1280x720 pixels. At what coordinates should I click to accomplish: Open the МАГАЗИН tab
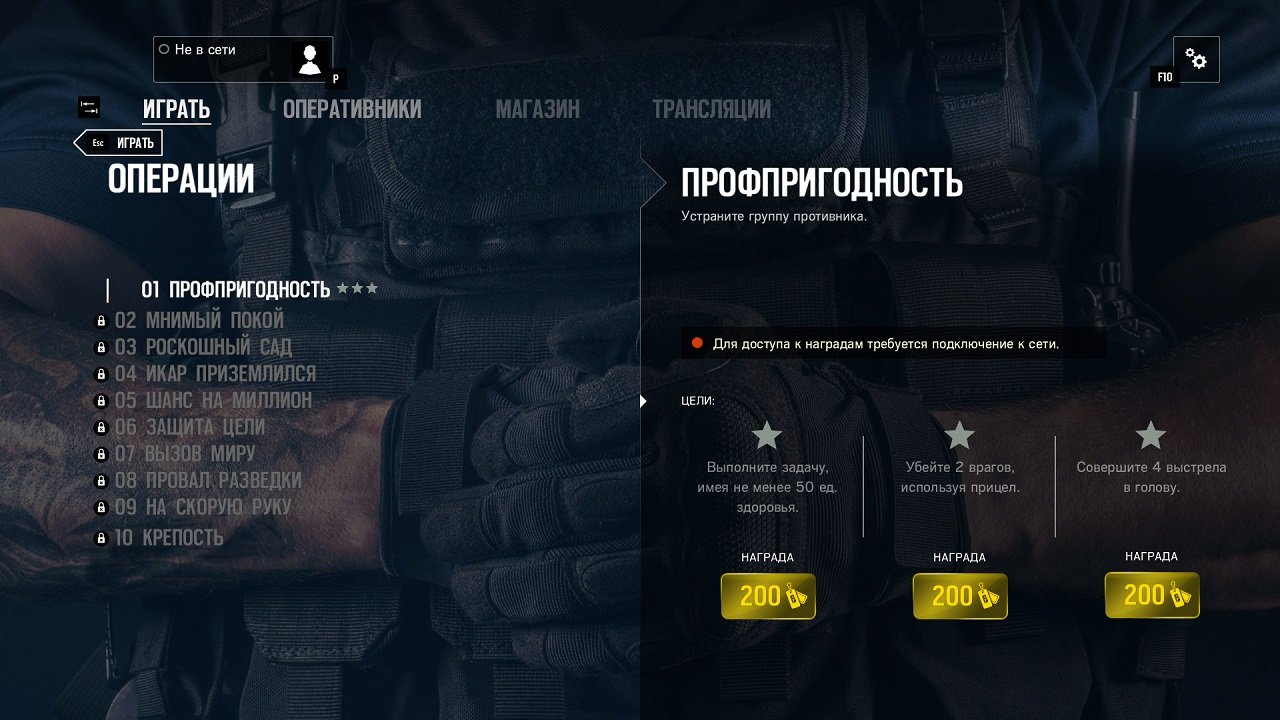click(x=540, y=109)
